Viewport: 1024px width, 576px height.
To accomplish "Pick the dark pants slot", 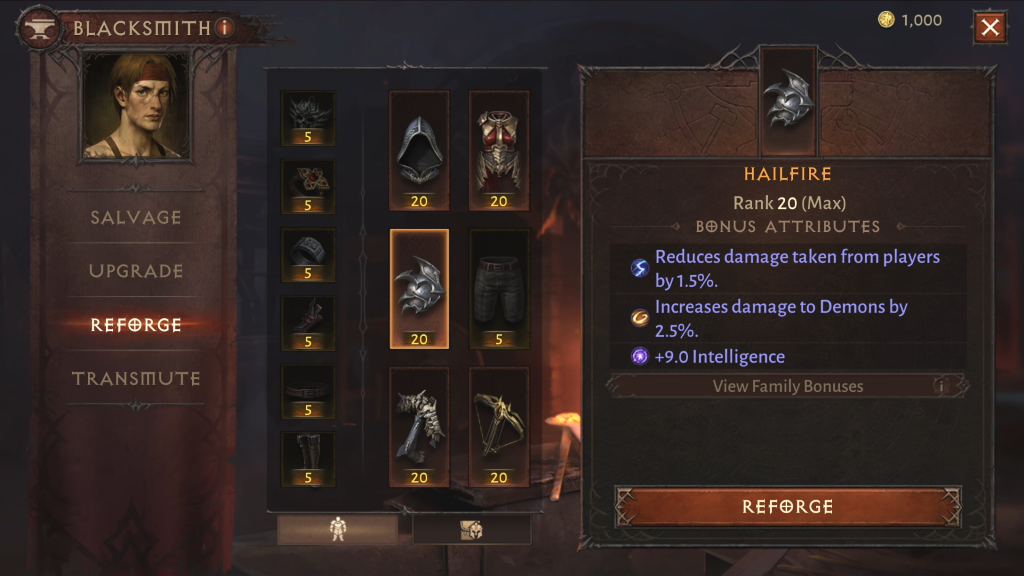I will (x=499, y=289).
